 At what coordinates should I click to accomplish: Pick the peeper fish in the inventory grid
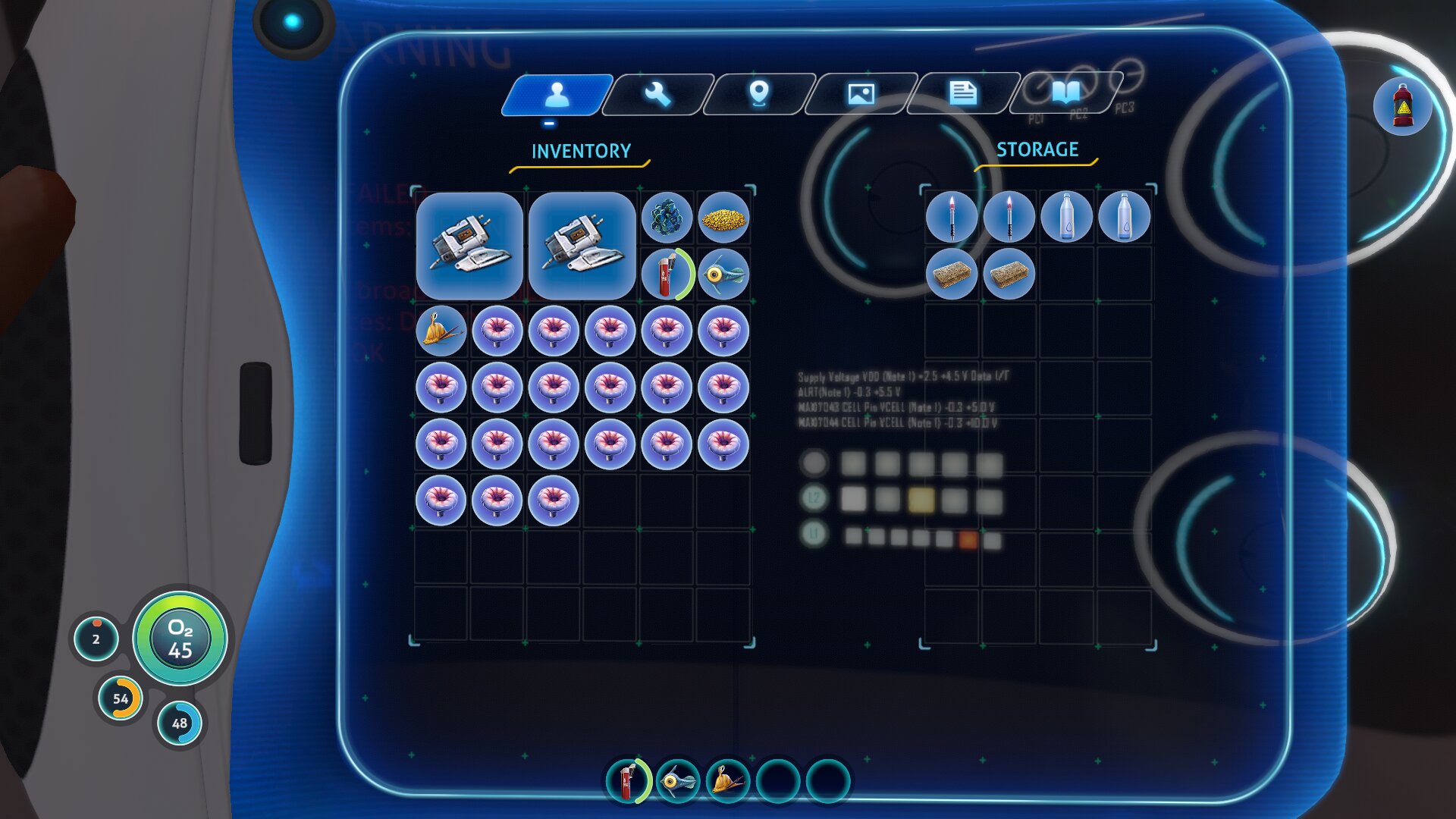(723, 274)
